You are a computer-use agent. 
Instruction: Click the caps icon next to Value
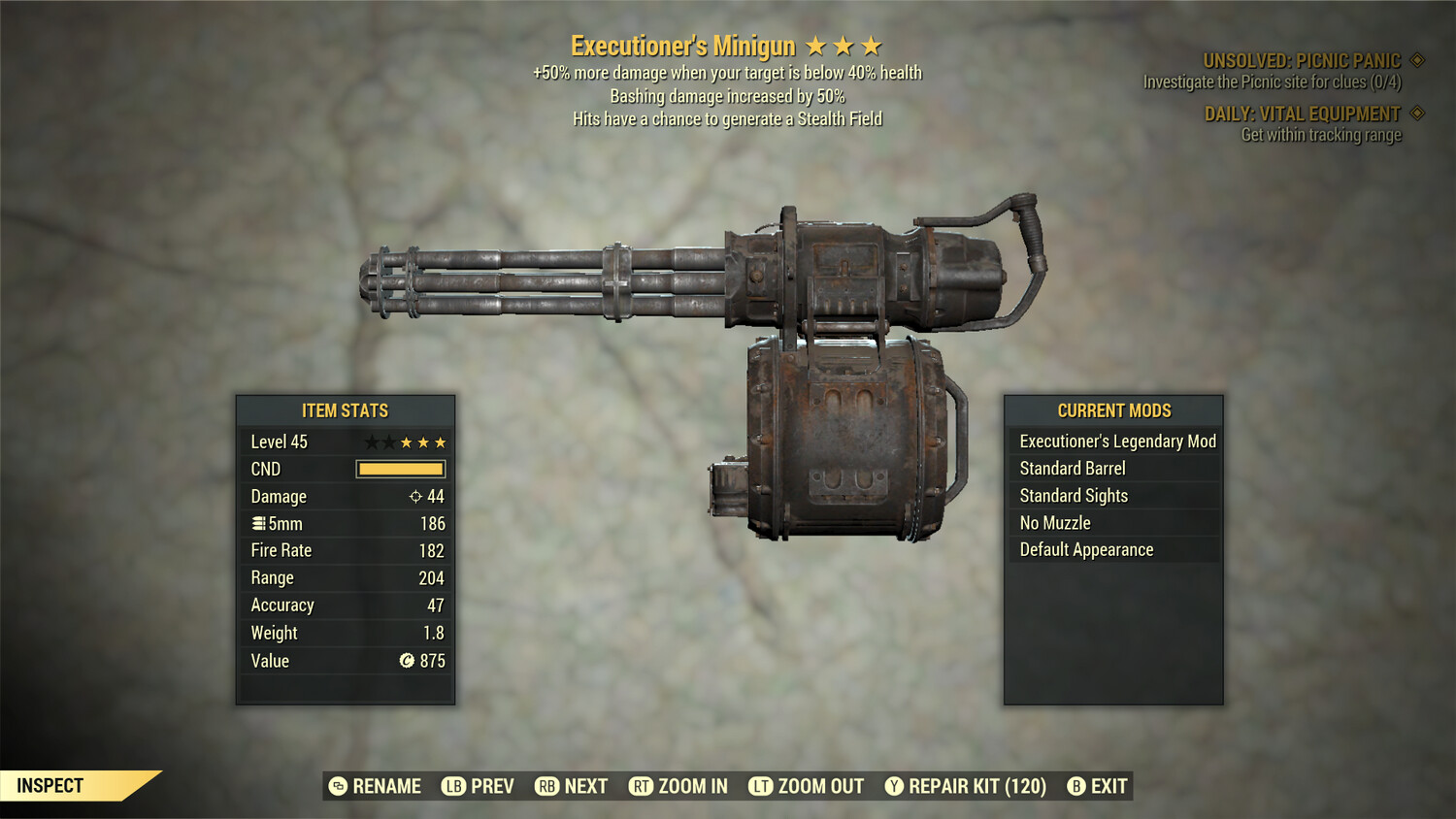[x=410, y=661]
